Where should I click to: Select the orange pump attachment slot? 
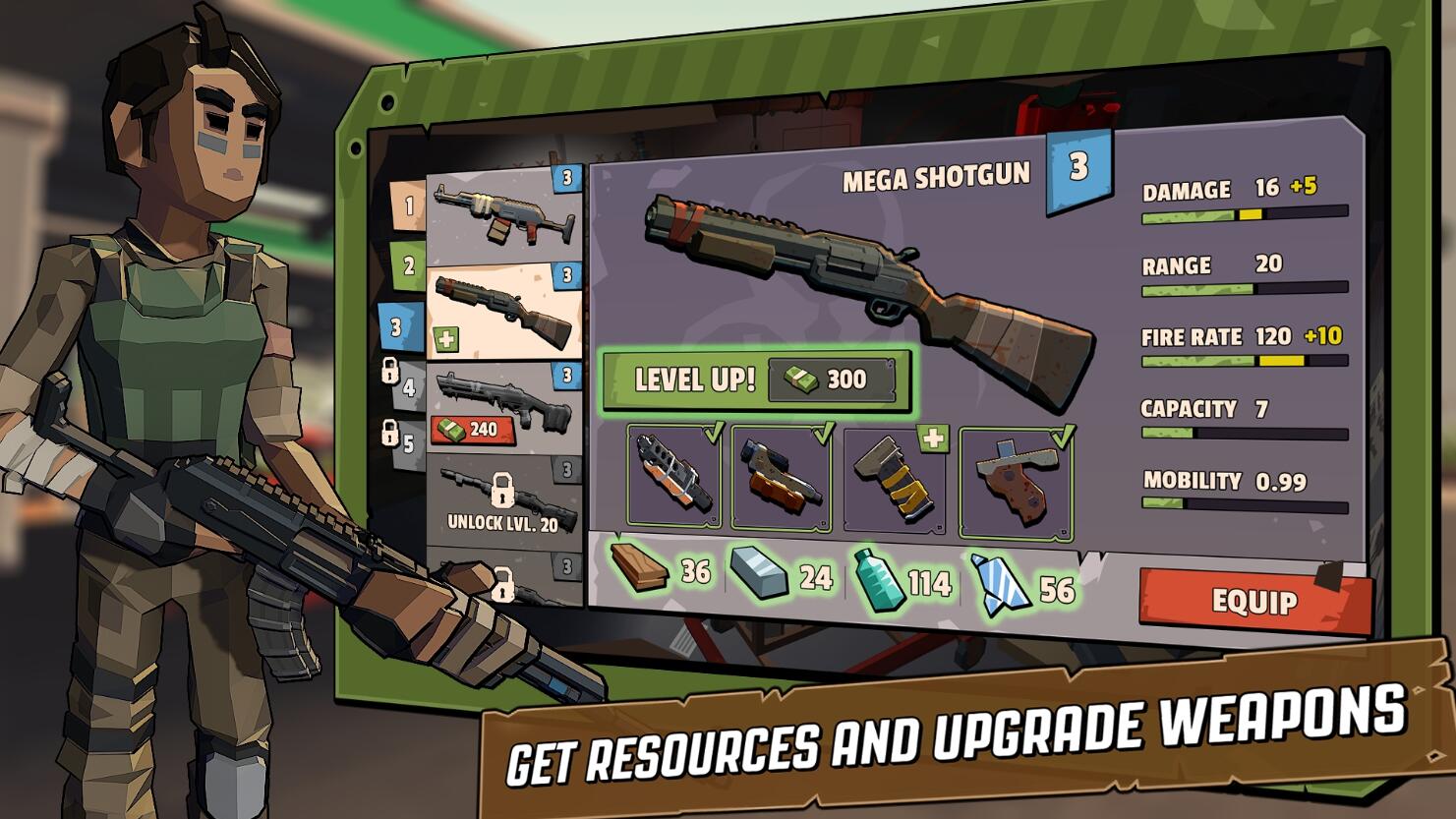coord(782,478)
